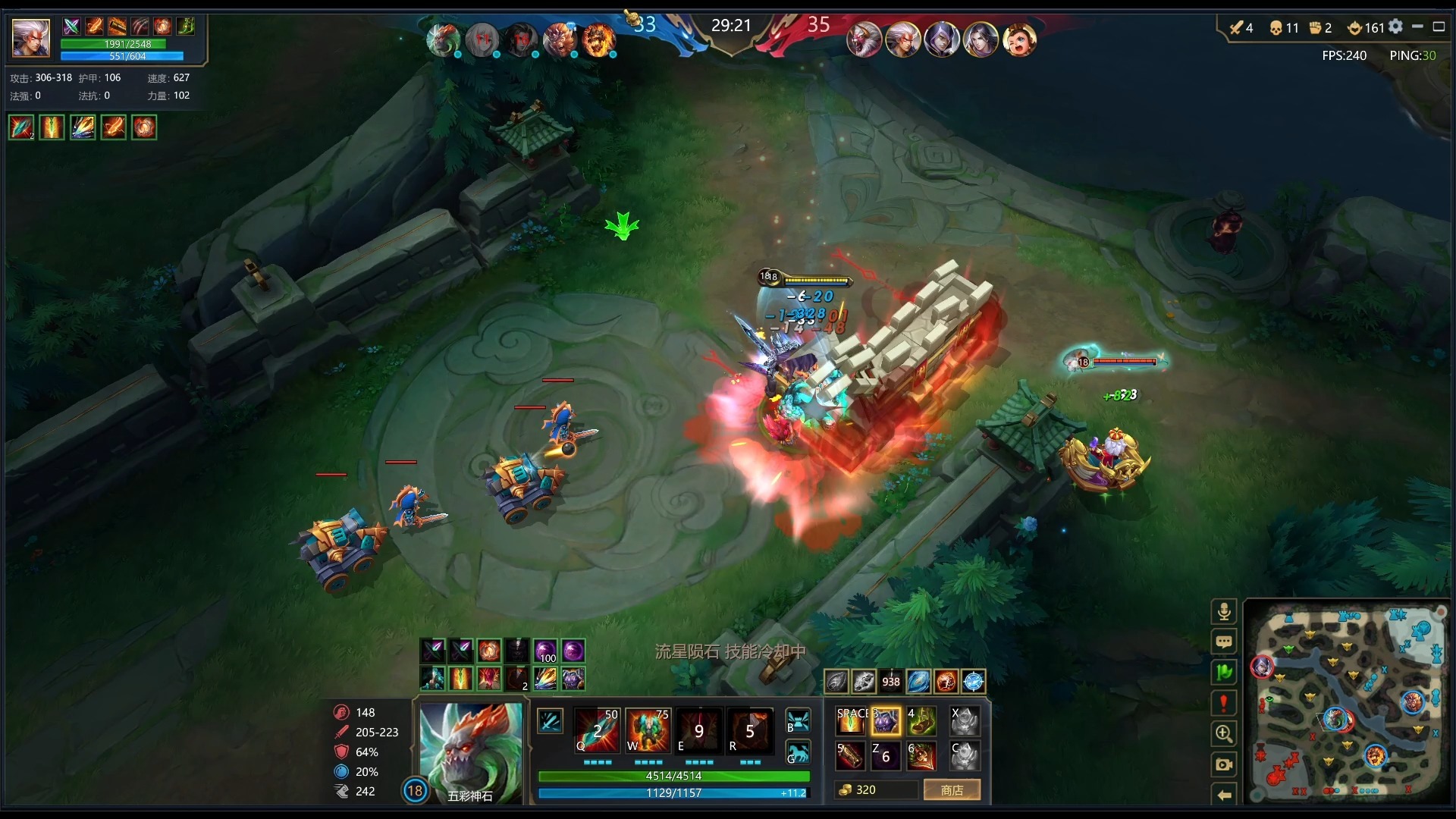Collapse the minimap with the arrow button
1456x819 pixels.
(1223, 795)
